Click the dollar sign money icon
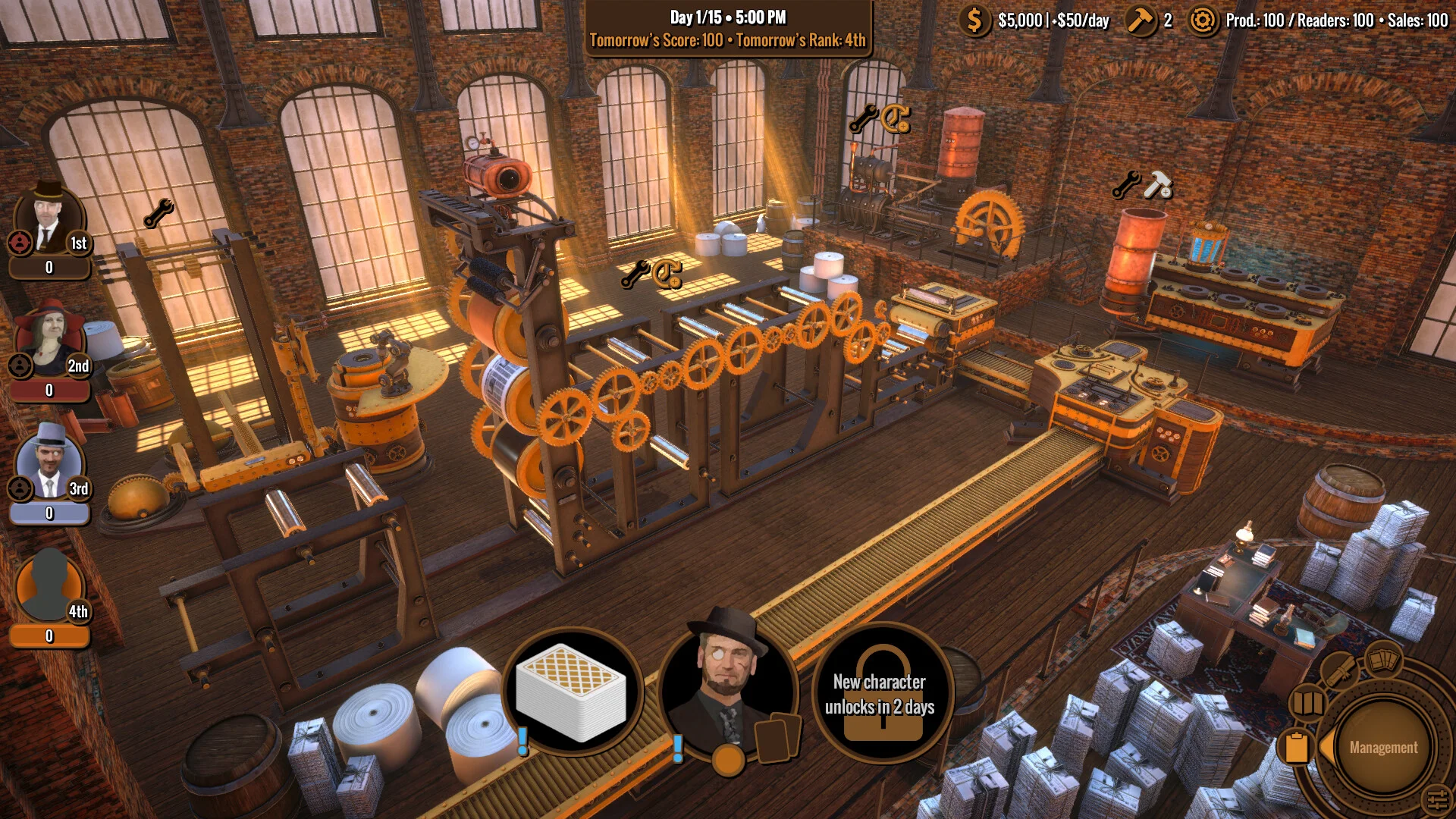The image size is (1456, 819). 974,20
